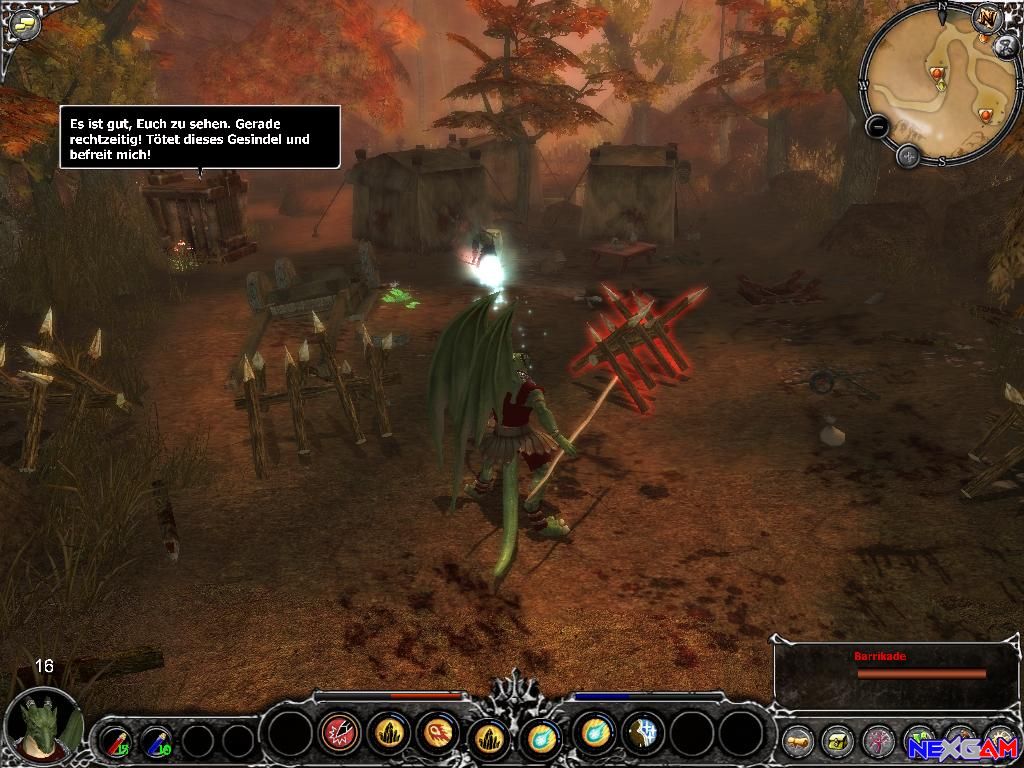Open the quest scroll menu button

point(796,741)
